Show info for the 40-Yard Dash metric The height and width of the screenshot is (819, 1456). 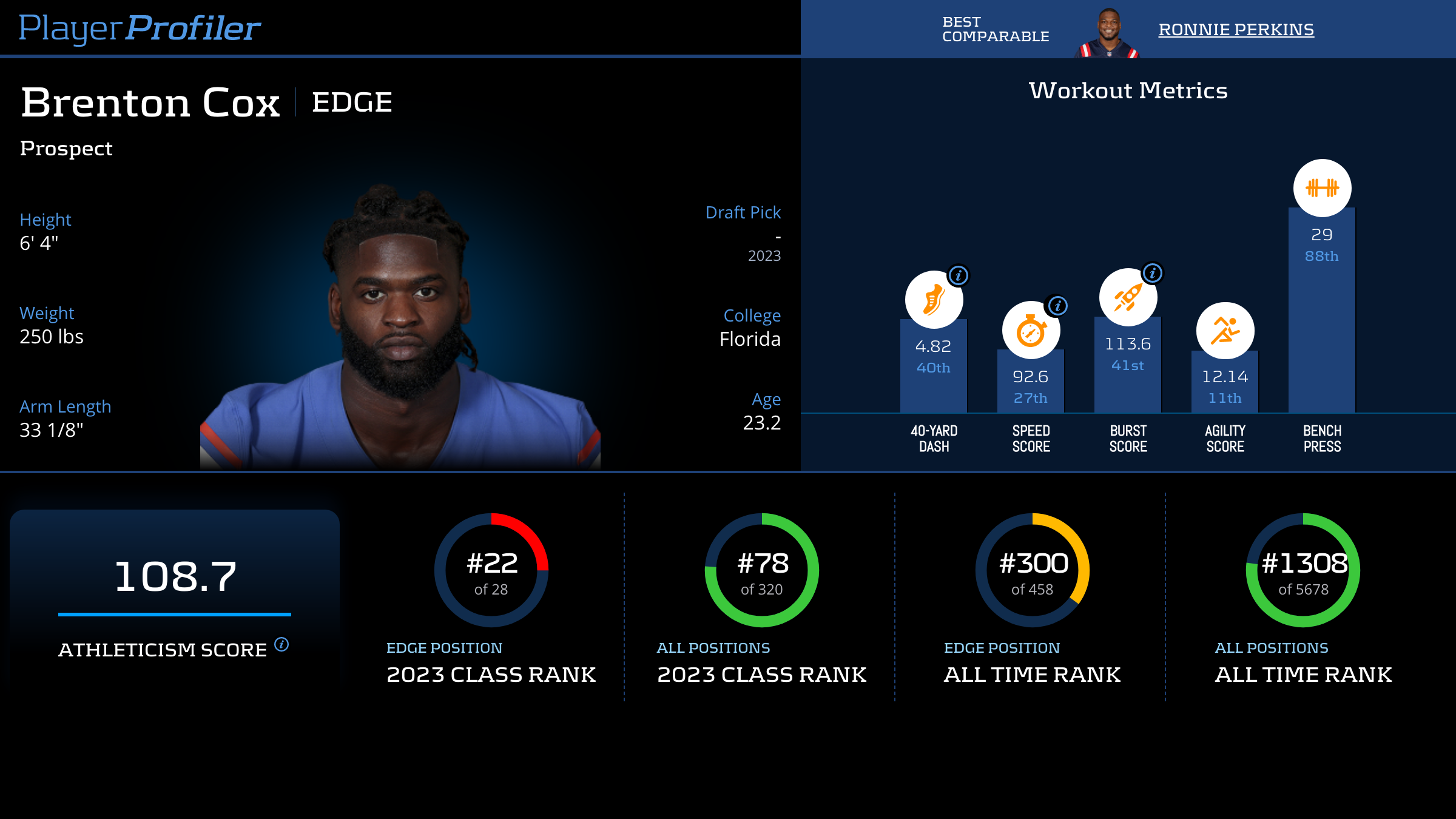pos(958,276)
